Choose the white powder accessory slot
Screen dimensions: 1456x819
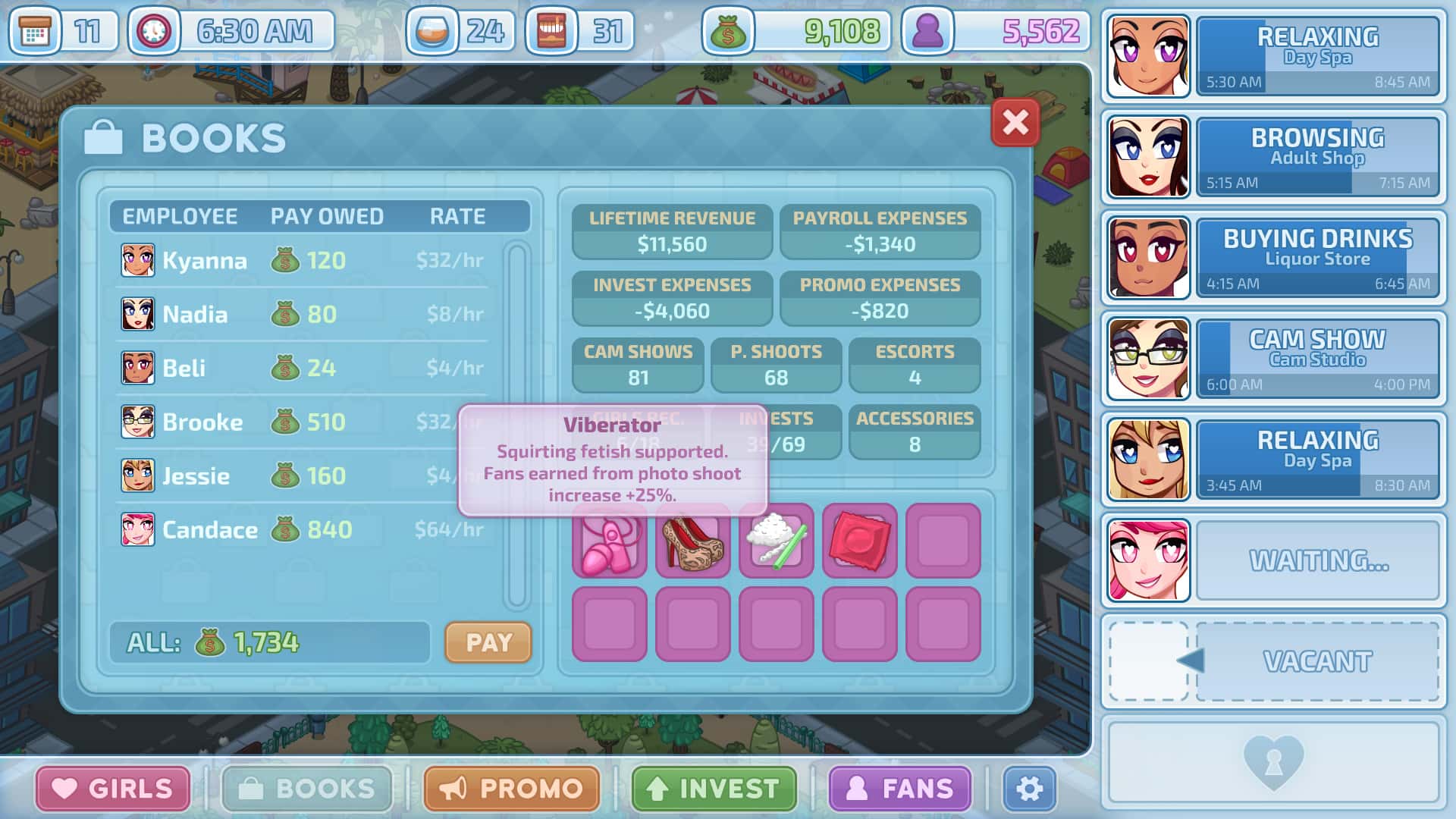[776, 541]
